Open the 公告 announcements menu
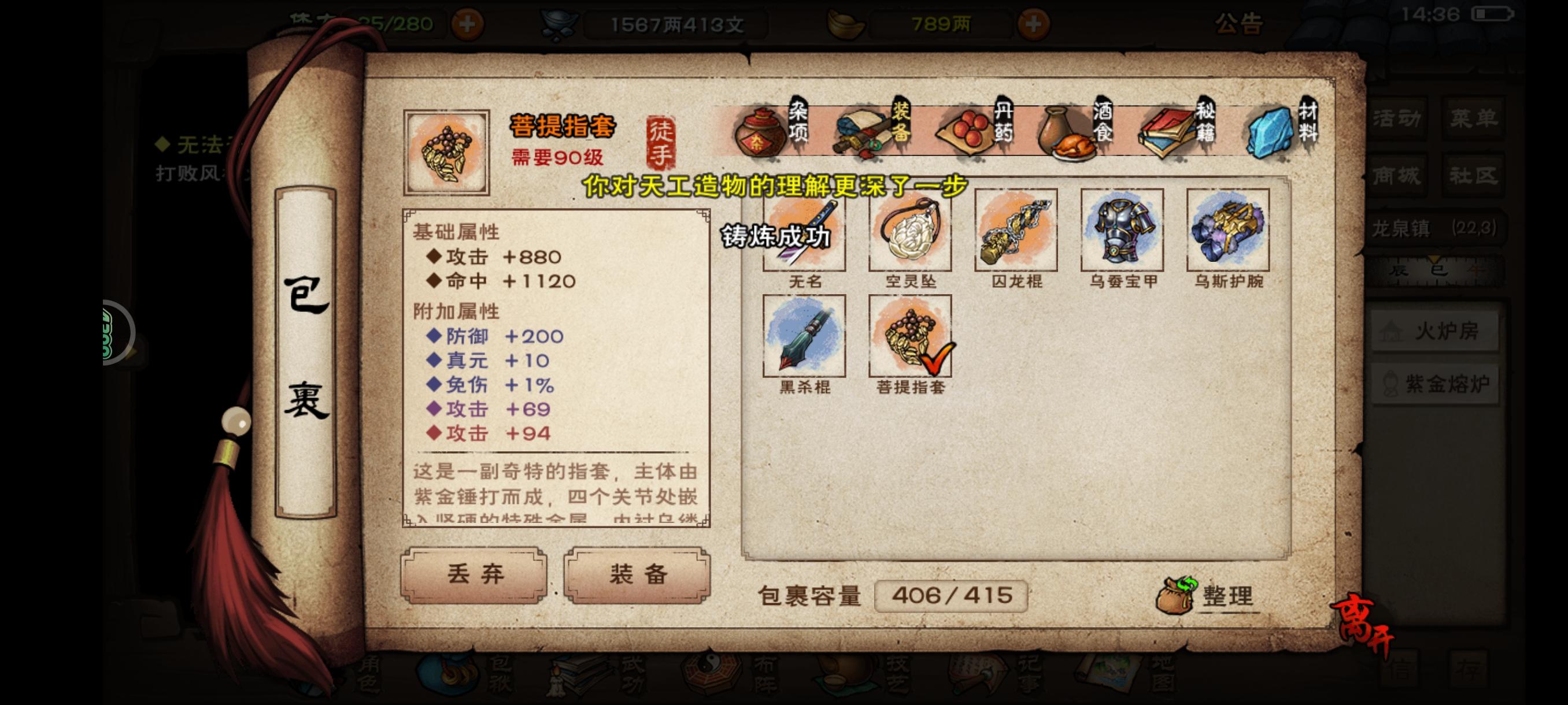1568x705 pixels. (1240, 24)
